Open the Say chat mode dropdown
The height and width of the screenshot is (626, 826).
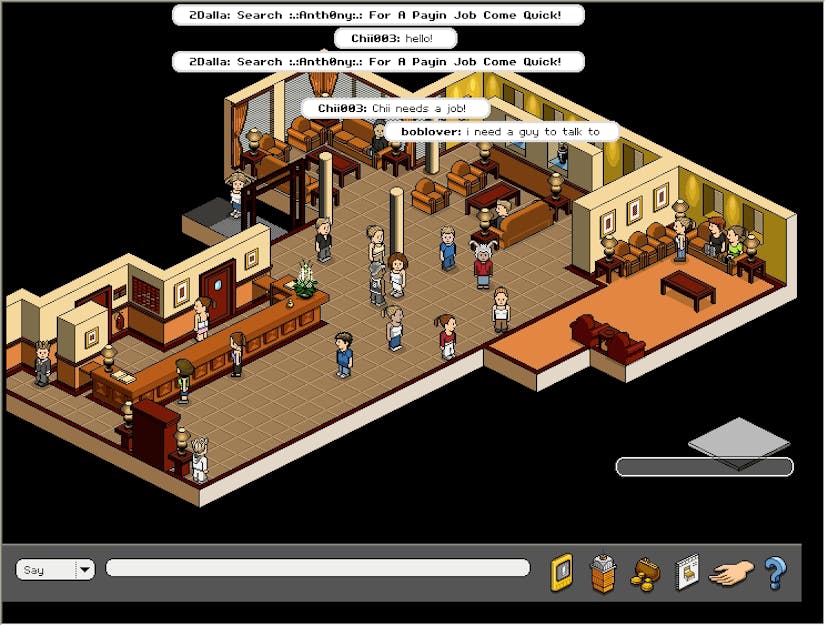[84, 570]
